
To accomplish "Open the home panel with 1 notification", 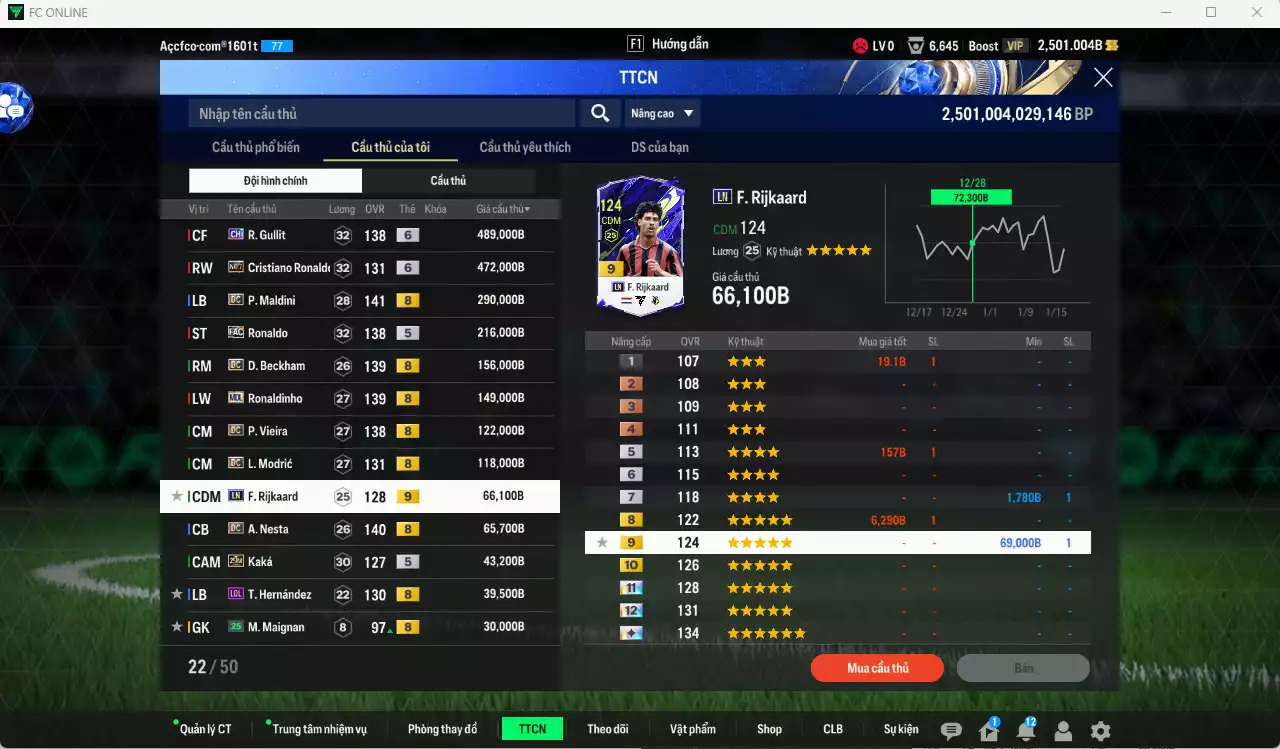I will click(988, 731).
